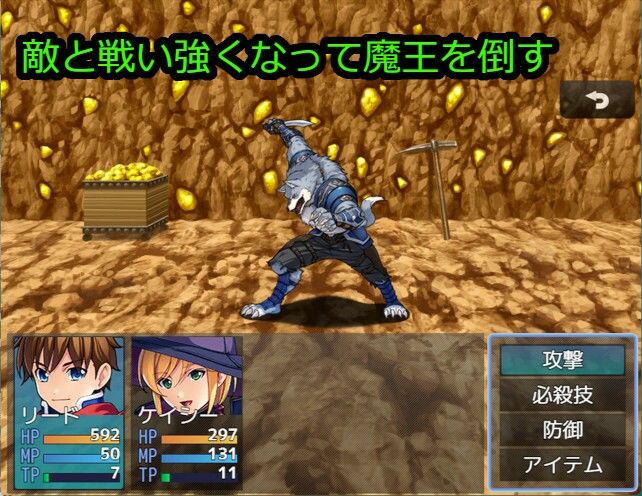642x496 pixels.
Task: Pick the 防御 guard command
Action: click(563, 429)
